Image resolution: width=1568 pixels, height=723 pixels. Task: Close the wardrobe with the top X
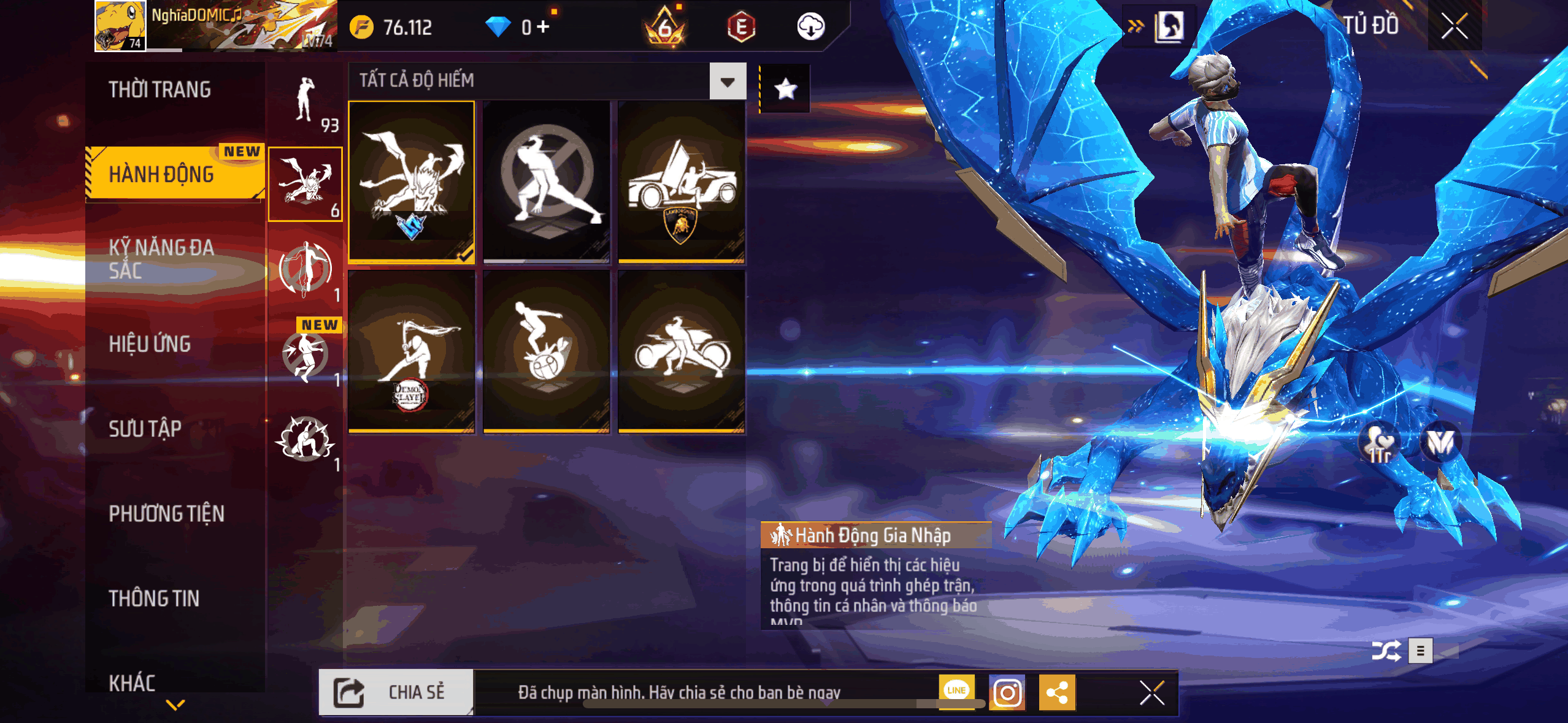[1454, 26]
